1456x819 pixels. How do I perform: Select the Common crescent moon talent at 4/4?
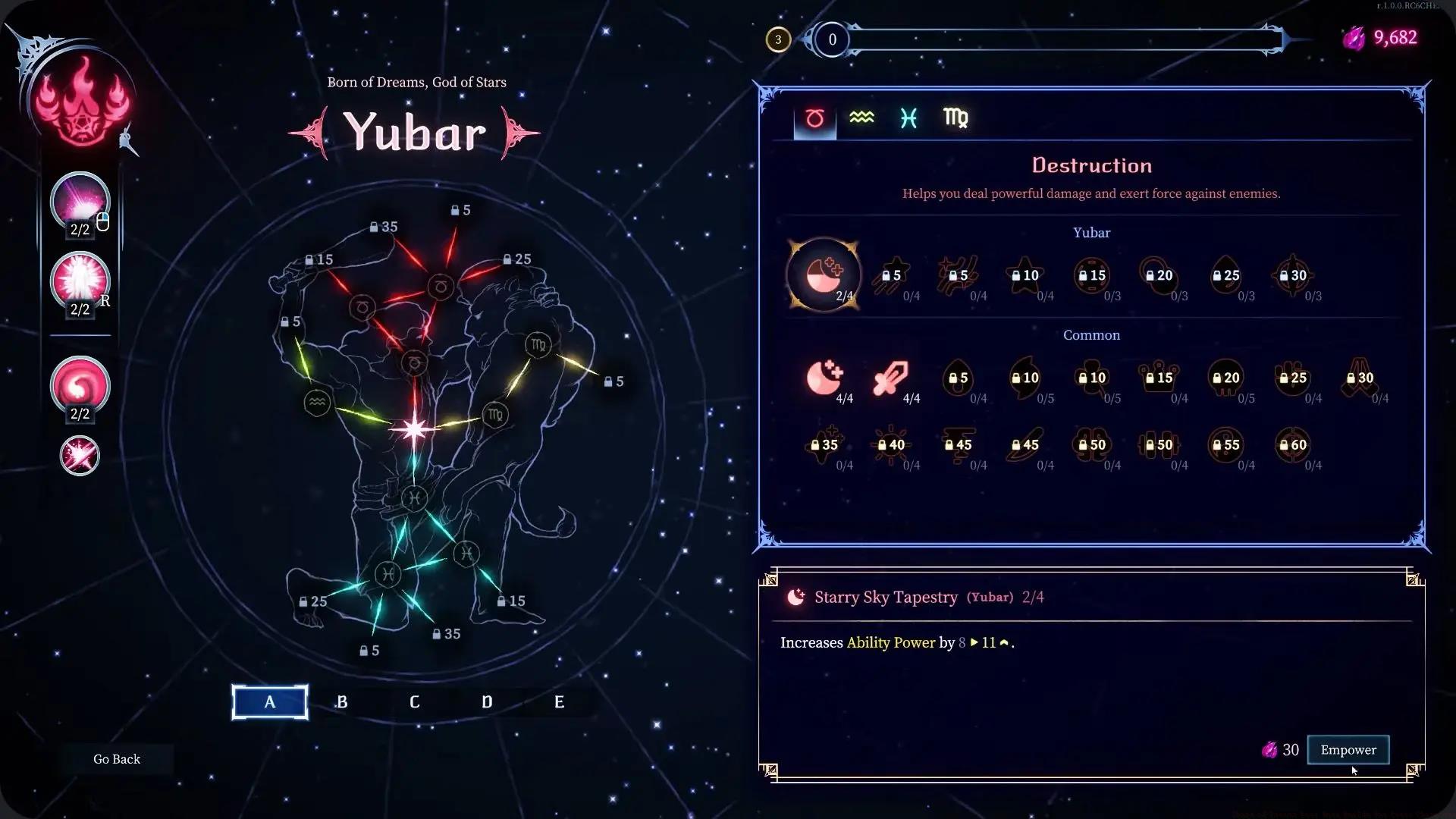(824, 378)
